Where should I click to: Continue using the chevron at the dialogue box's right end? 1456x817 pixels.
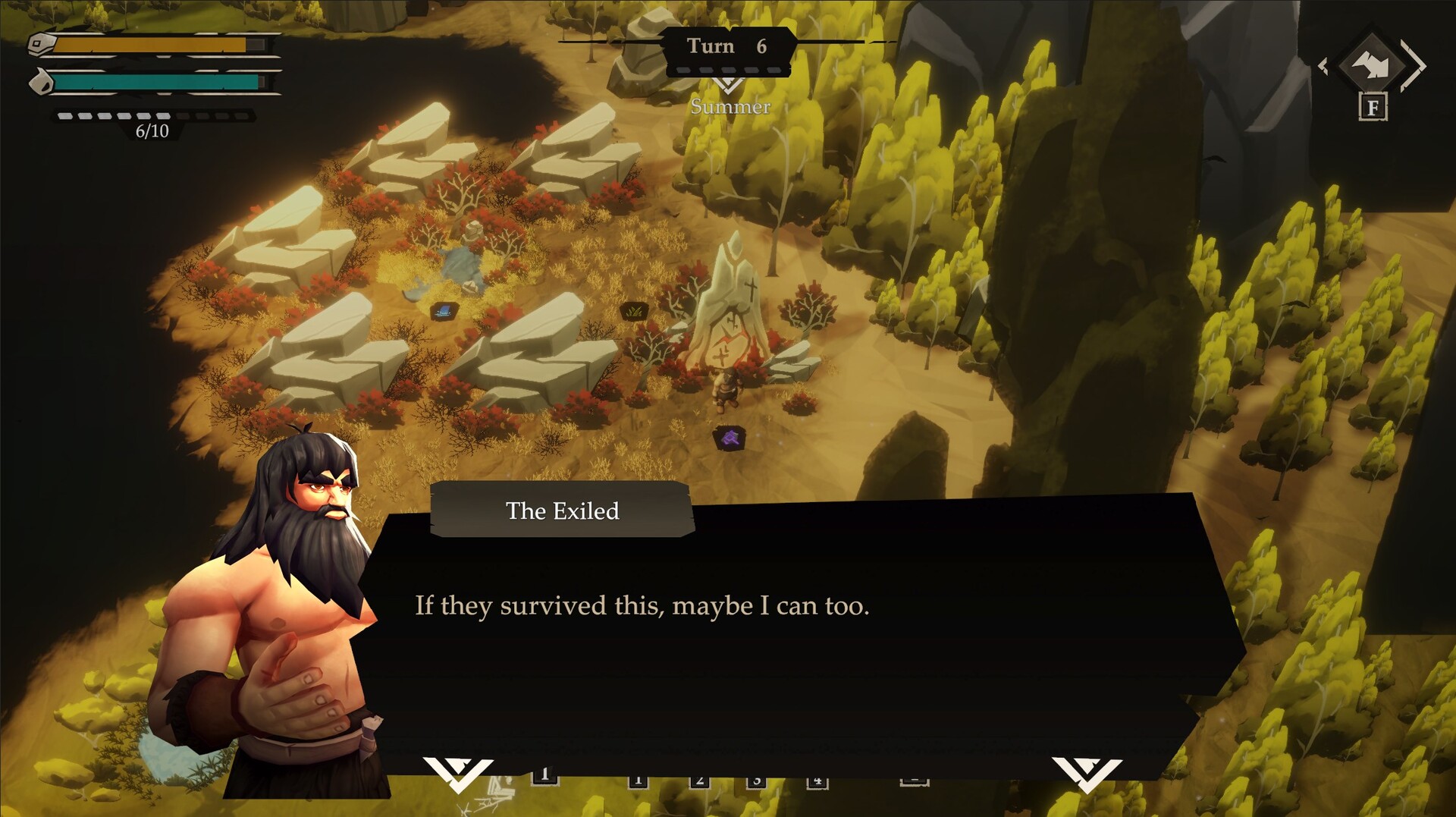point(1086,773)
